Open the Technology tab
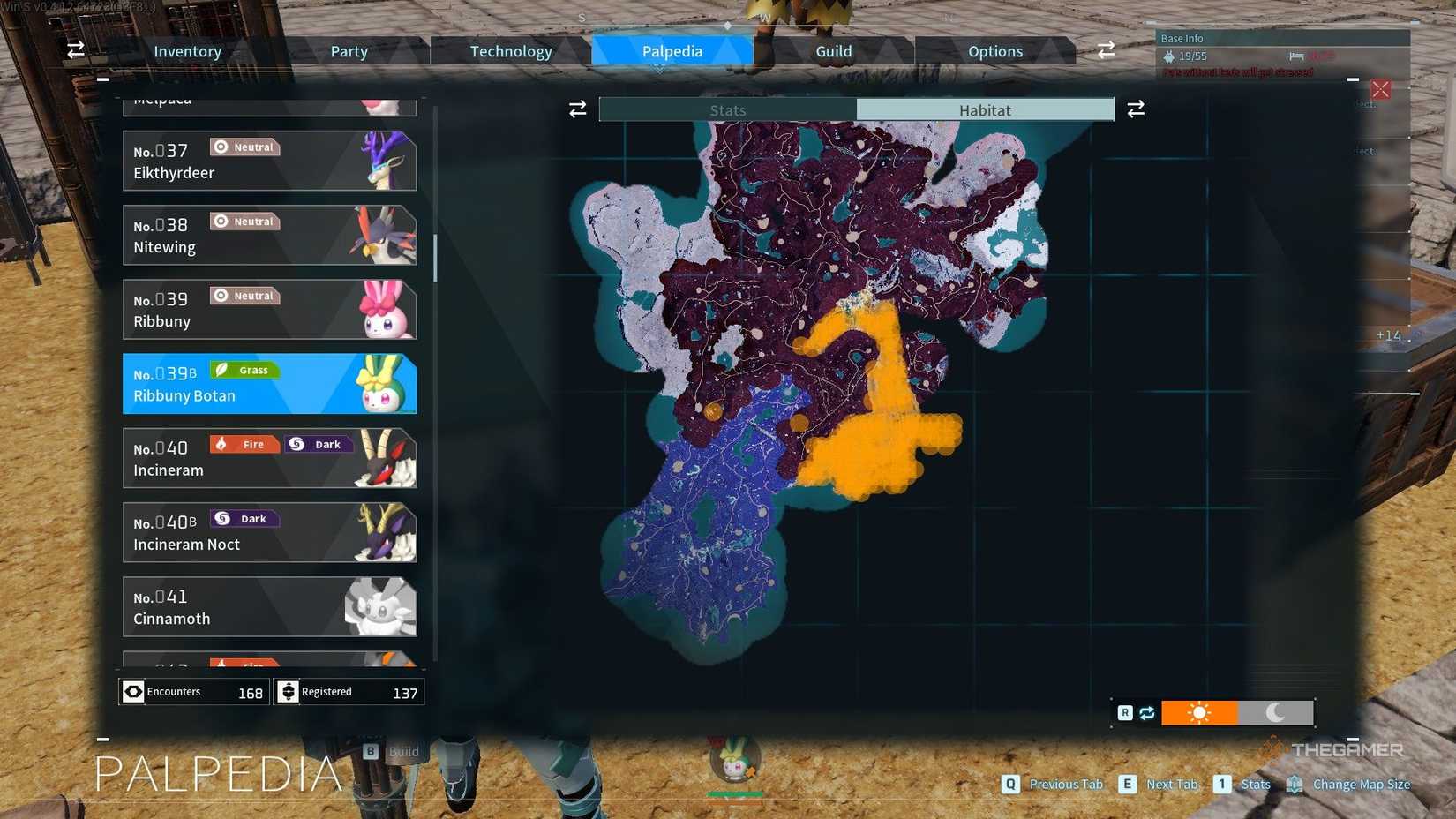1456x819 pixels. 510,50
